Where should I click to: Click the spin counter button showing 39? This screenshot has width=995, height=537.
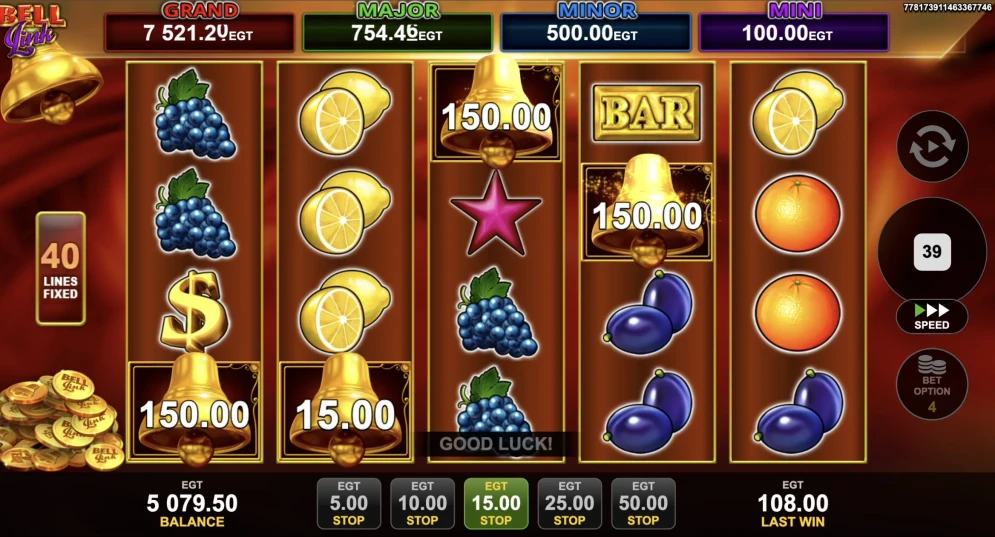tap(932, 251)
